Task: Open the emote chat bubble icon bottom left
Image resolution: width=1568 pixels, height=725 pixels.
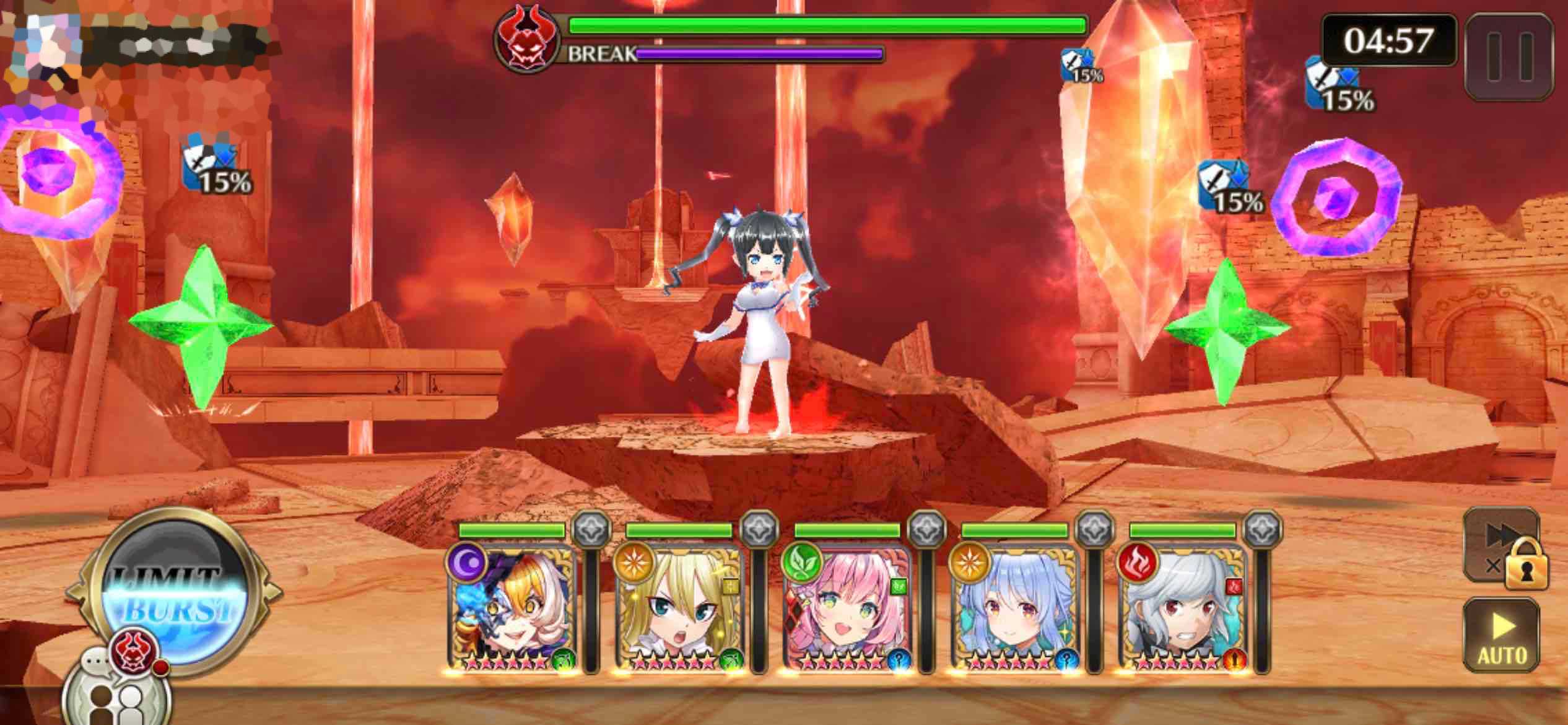Action: 96,663
